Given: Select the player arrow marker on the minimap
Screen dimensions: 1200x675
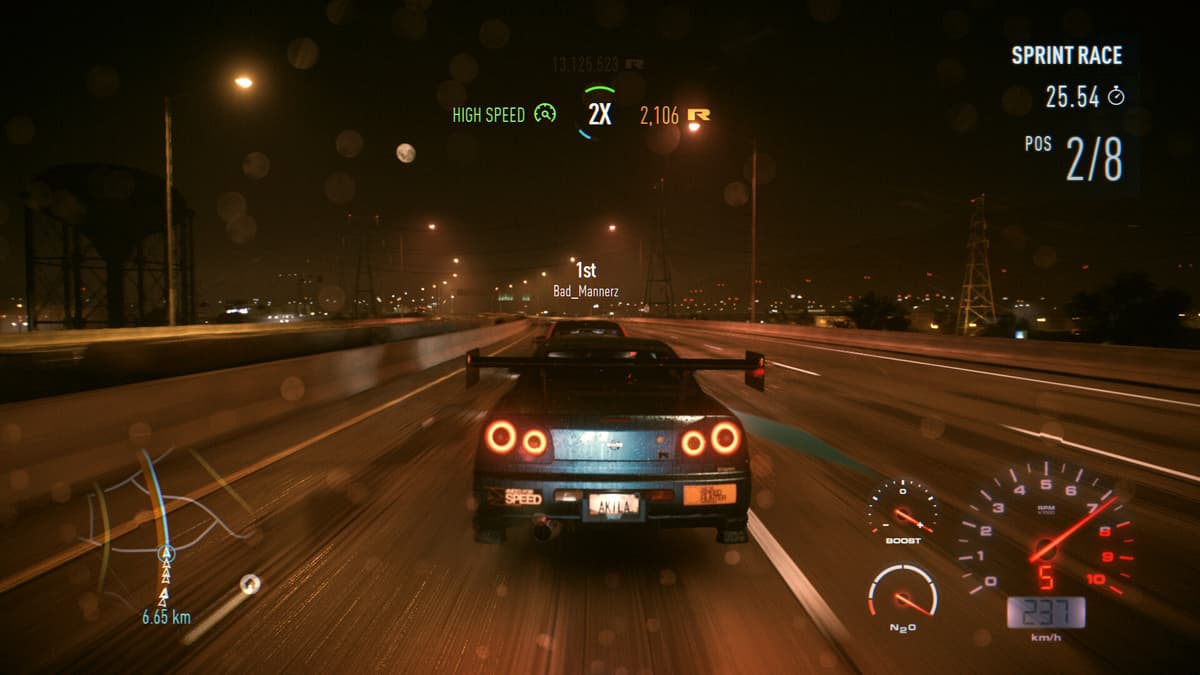Looking at the screenshot, I should pyautogui.click(x=167, y=553).
